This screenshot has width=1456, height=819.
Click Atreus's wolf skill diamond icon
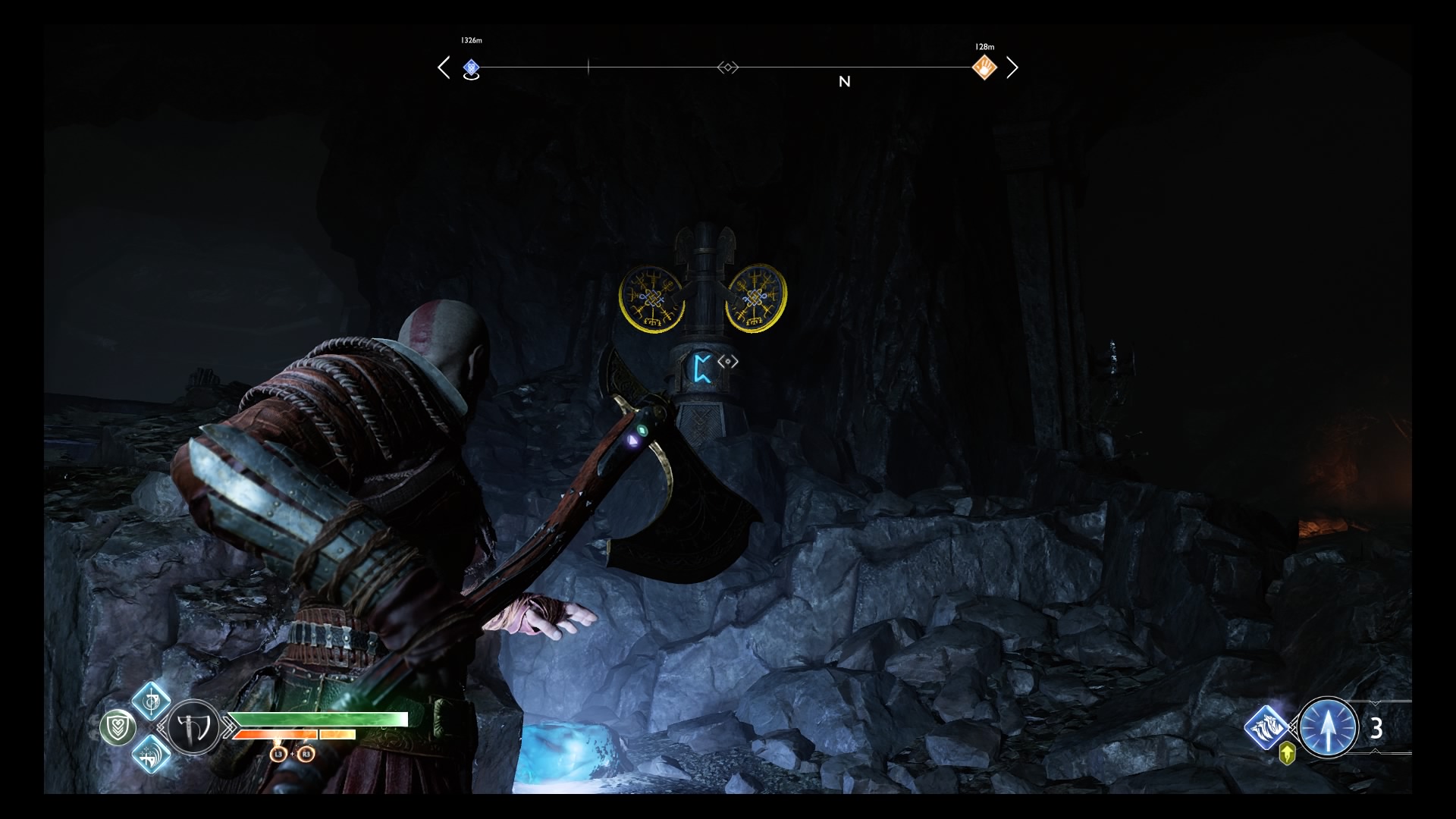coord(1266,727)
